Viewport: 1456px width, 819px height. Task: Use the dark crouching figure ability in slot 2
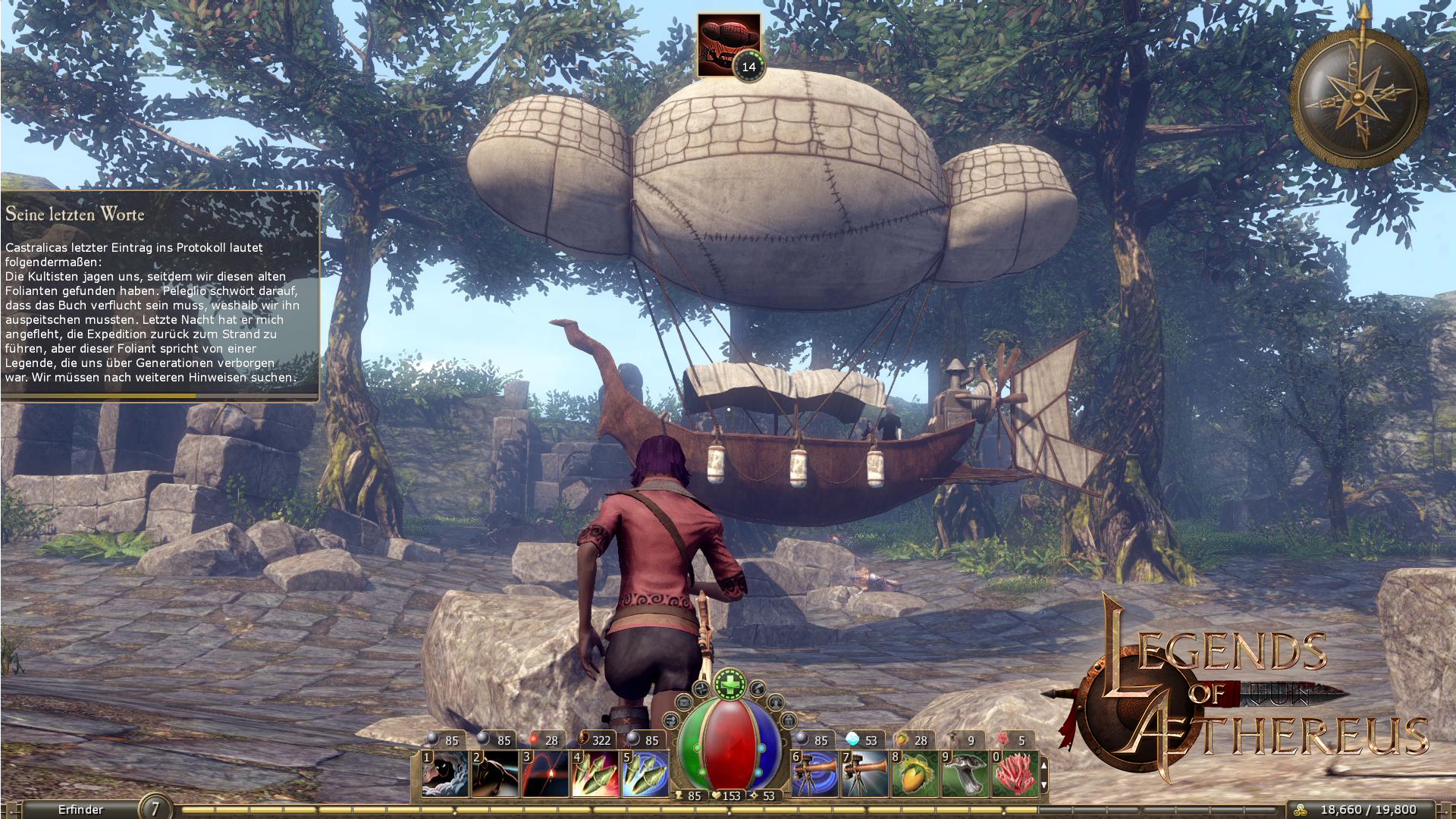coord(495,773)
